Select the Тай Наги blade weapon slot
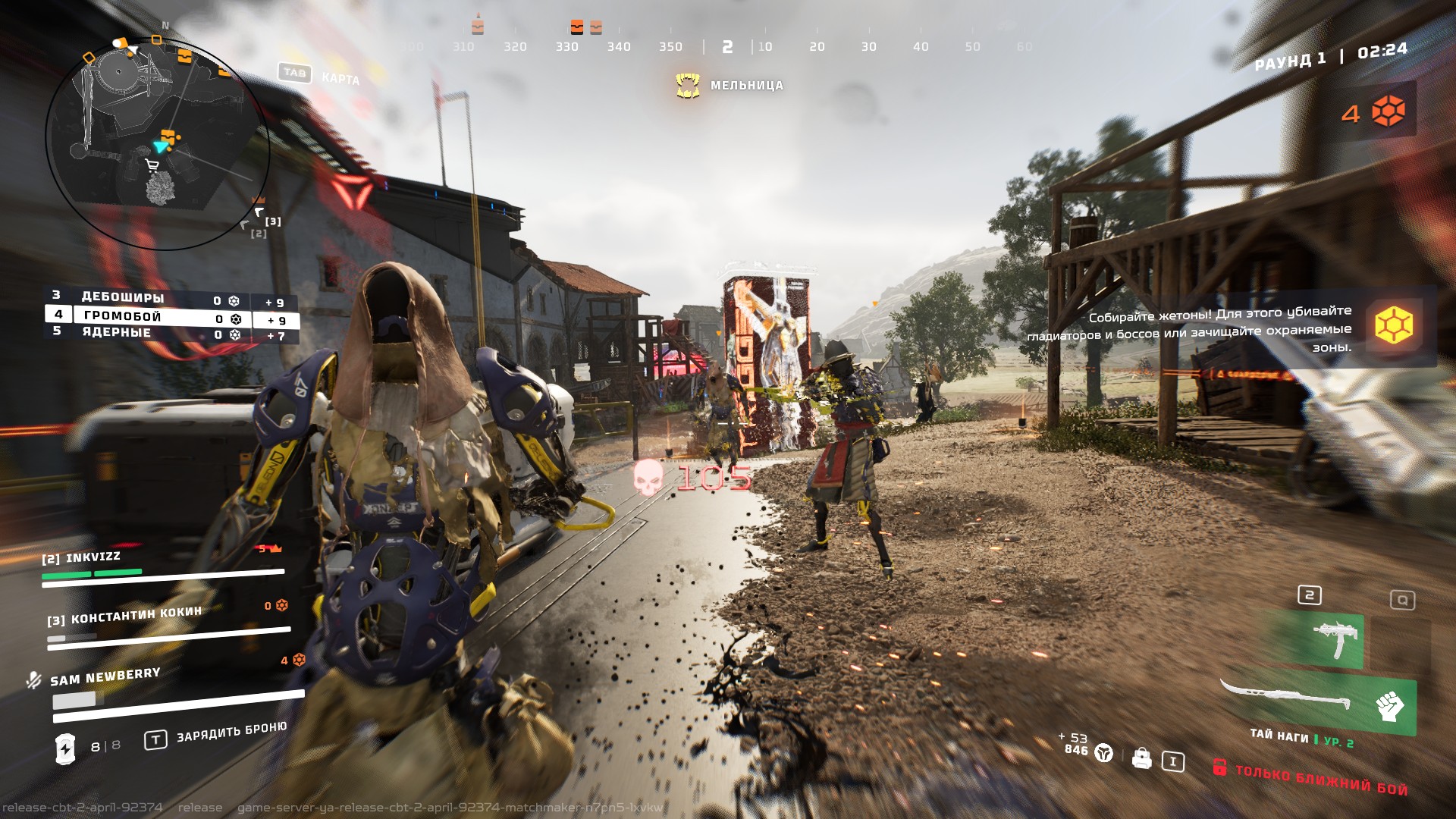1456x819 pixels. (x=1289, y=696)
